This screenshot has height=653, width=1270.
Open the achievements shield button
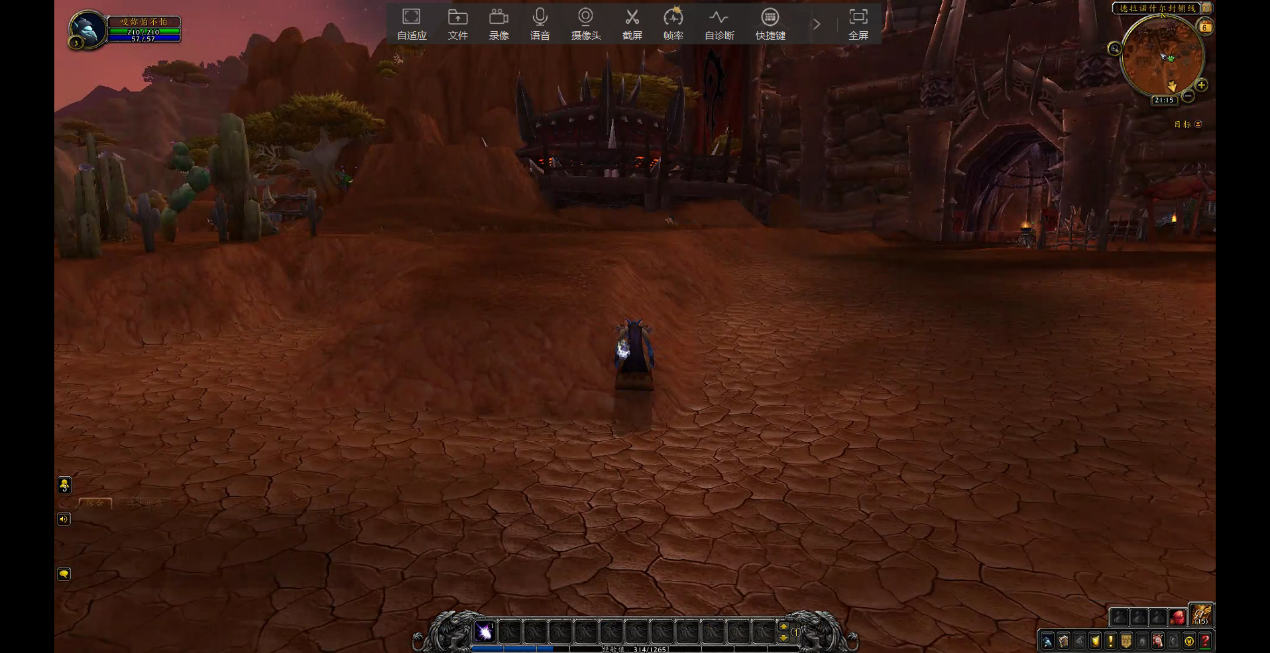pos(1095,641)
